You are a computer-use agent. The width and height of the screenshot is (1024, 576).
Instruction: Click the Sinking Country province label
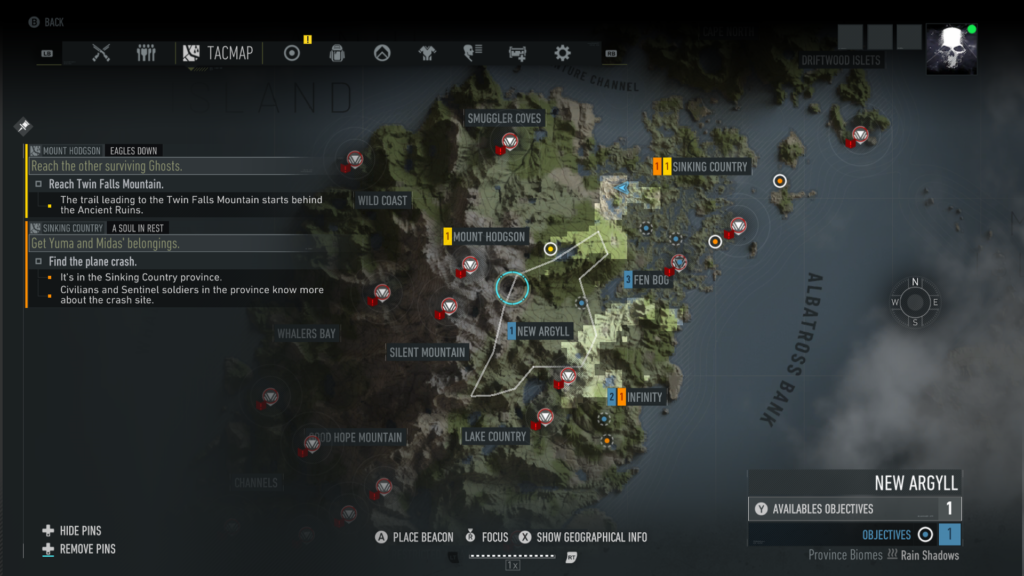tap(710, 167)
